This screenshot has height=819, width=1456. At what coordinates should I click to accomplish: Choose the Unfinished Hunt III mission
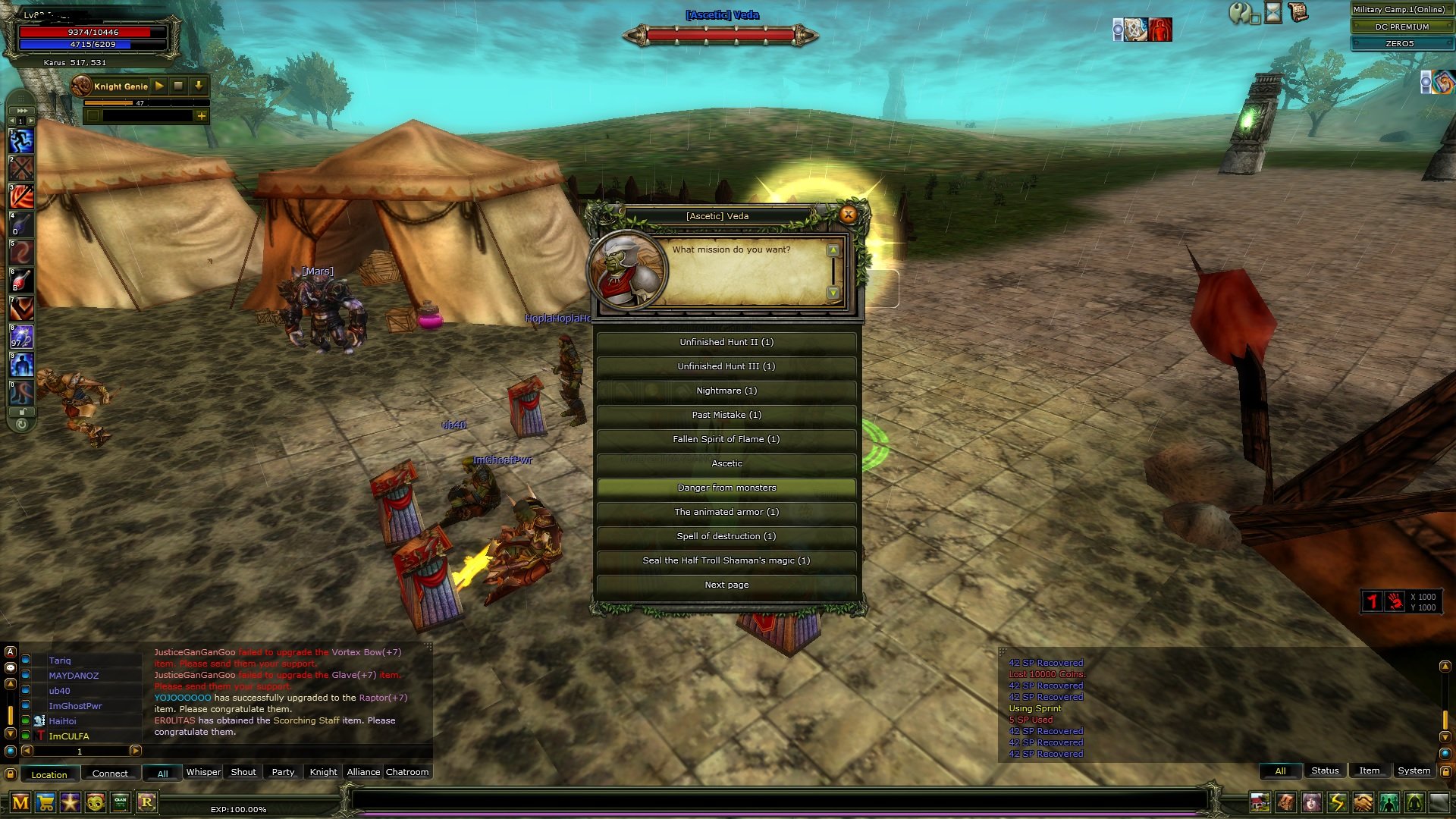[726, 366]
